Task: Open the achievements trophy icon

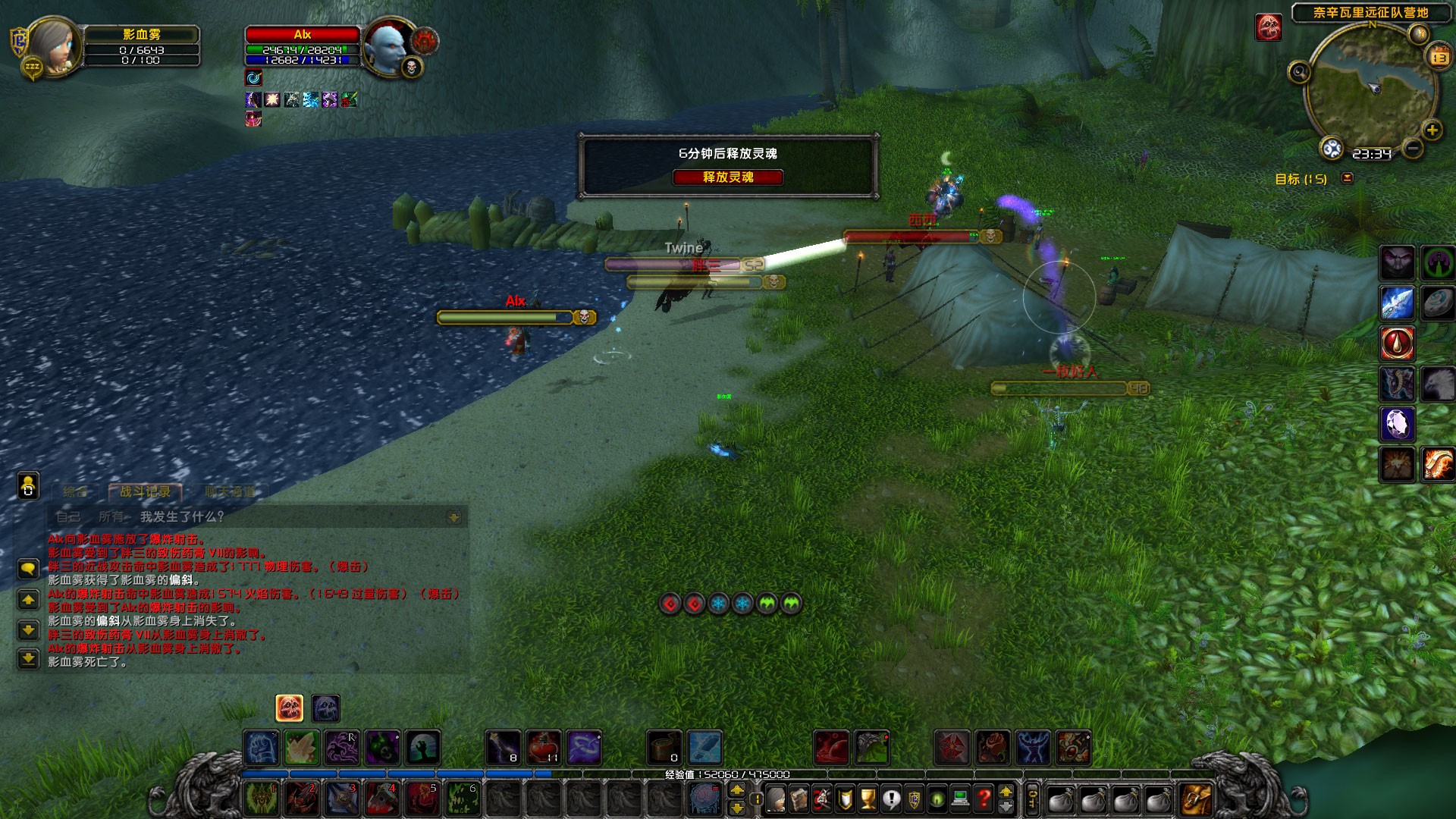Action: (x=868, y=799)
